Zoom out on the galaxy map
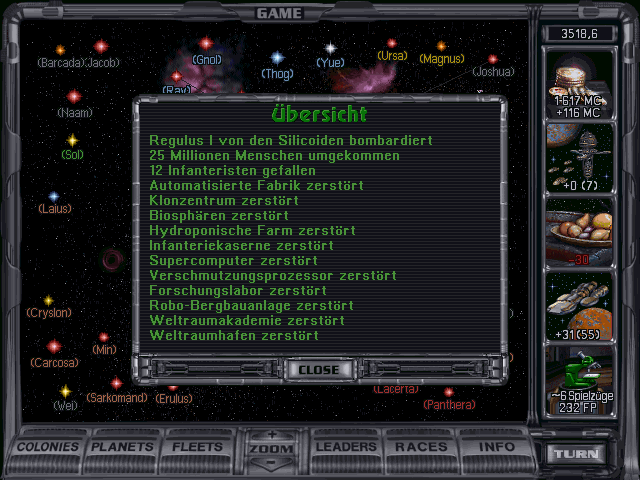 pyautogui.click(x=271, y=462)
